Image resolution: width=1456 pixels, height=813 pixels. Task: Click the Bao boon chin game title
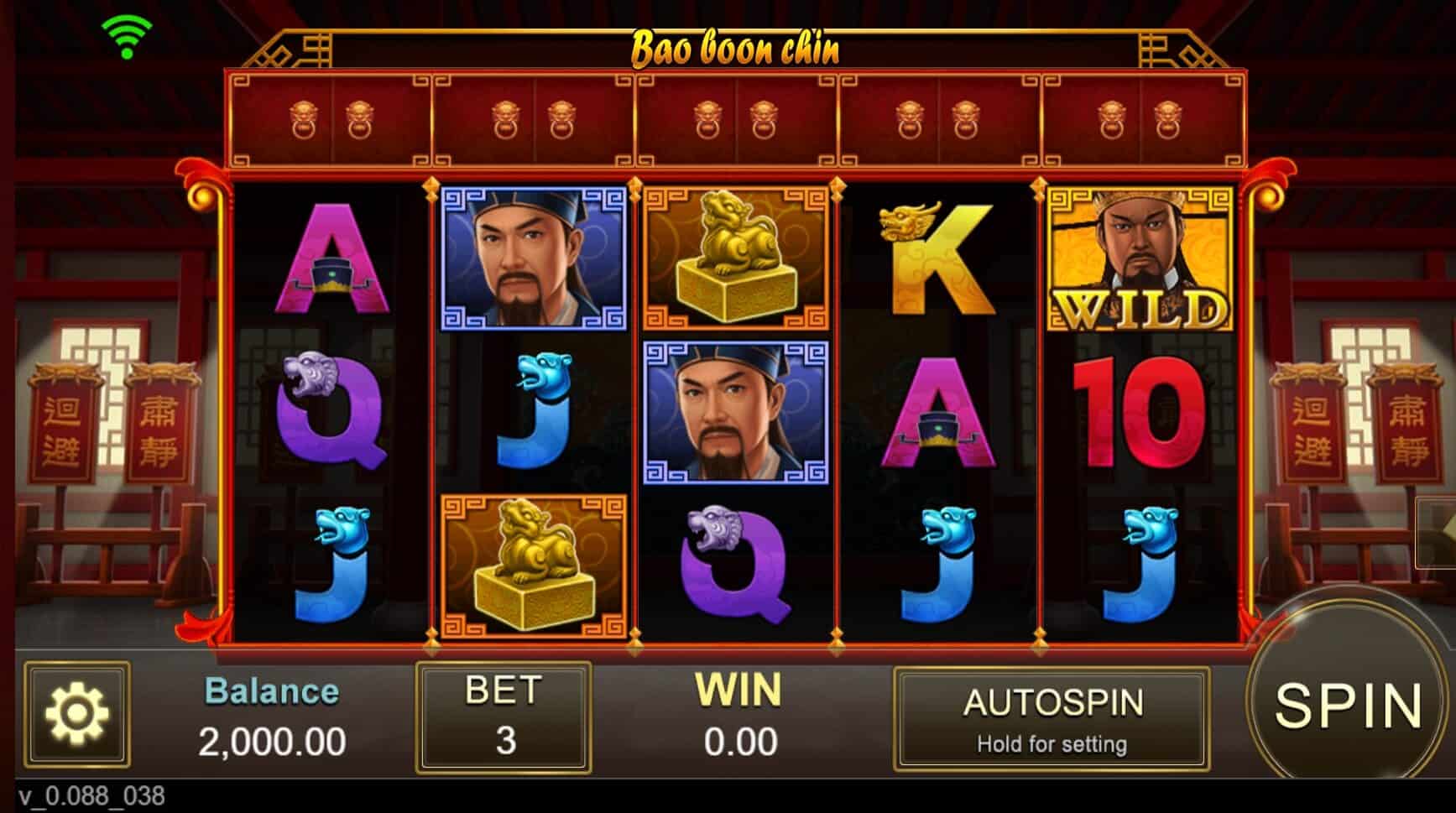click(734, 50)
